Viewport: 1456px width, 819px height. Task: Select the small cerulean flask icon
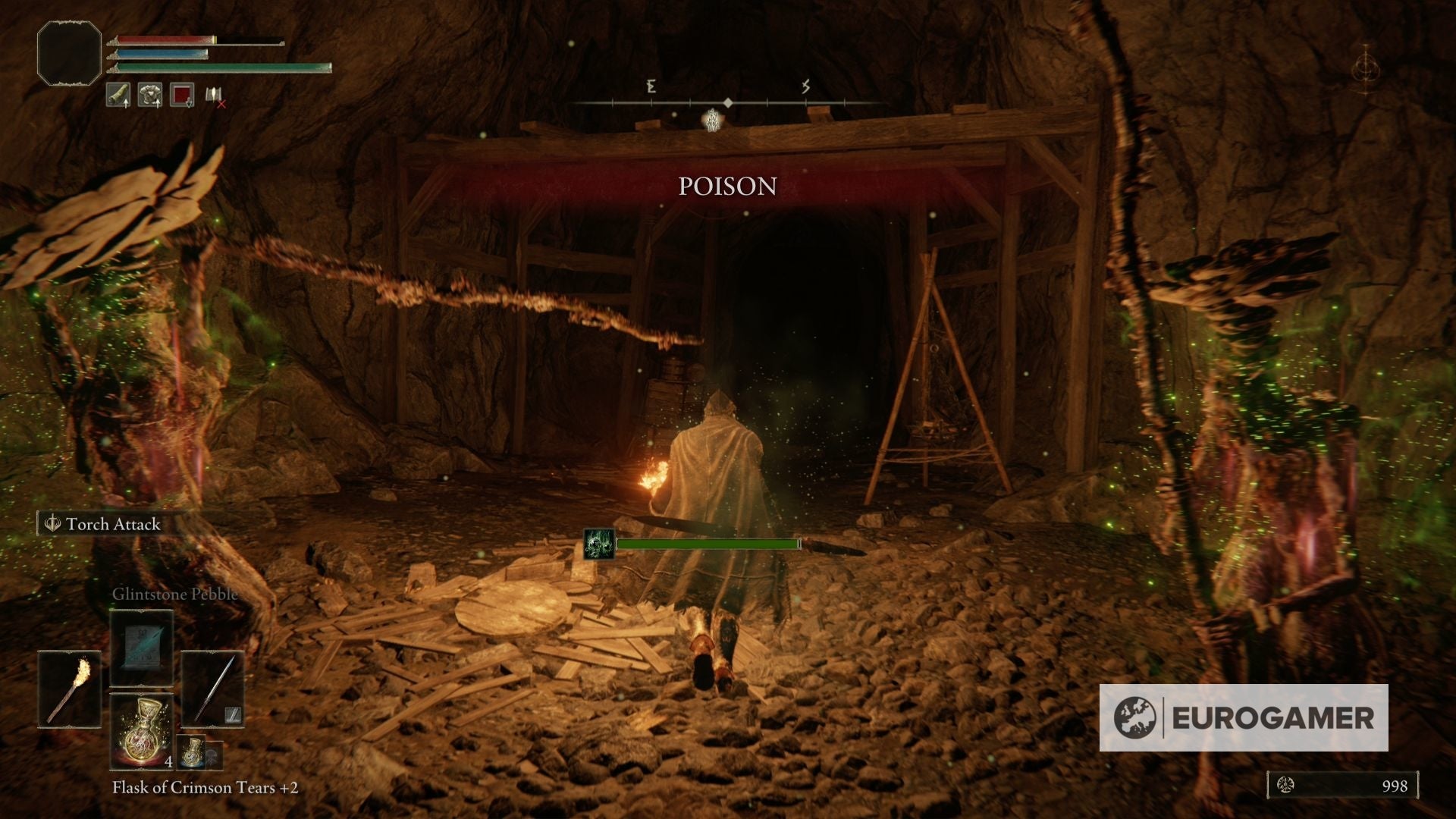(193, 752)
